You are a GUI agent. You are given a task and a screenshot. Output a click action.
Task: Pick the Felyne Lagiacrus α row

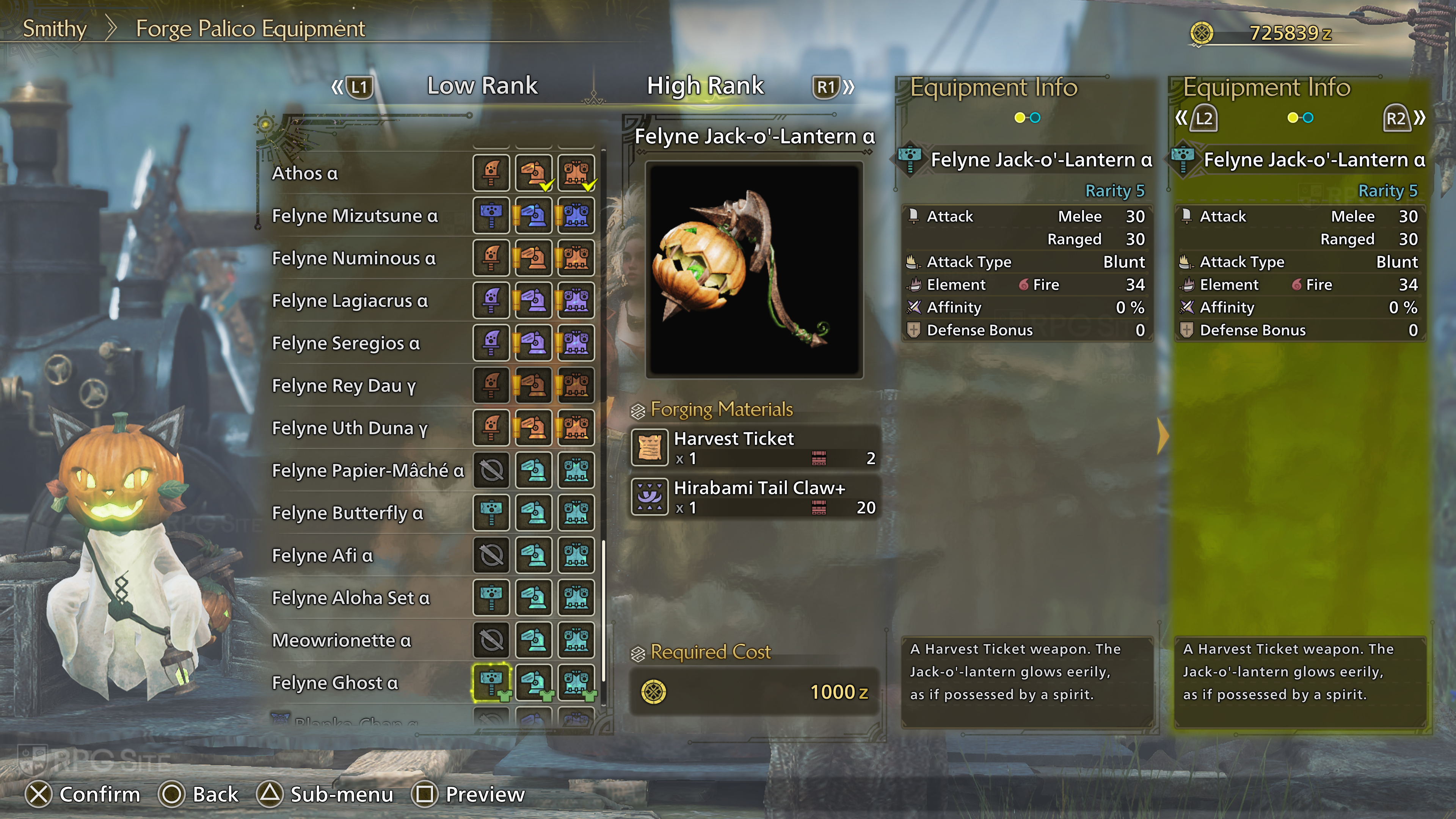[350, 301]
